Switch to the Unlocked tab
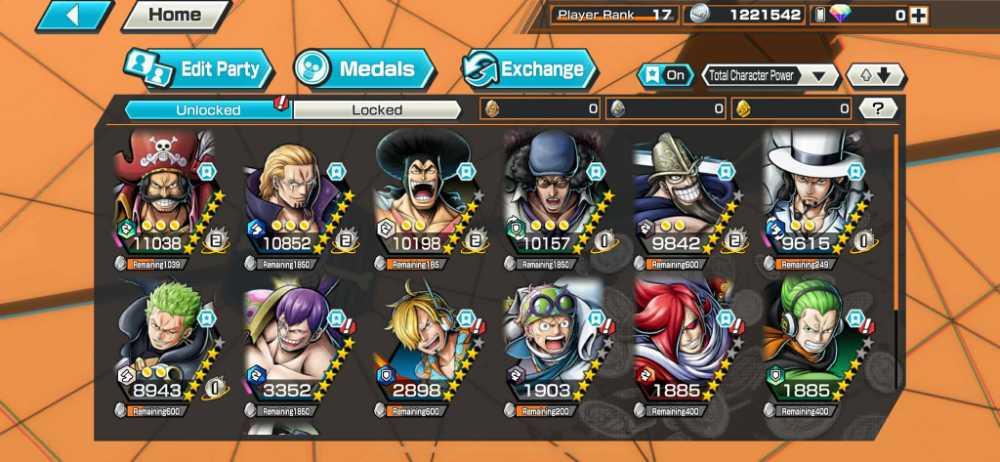The image size is (1000, 462). click(208, 109)
